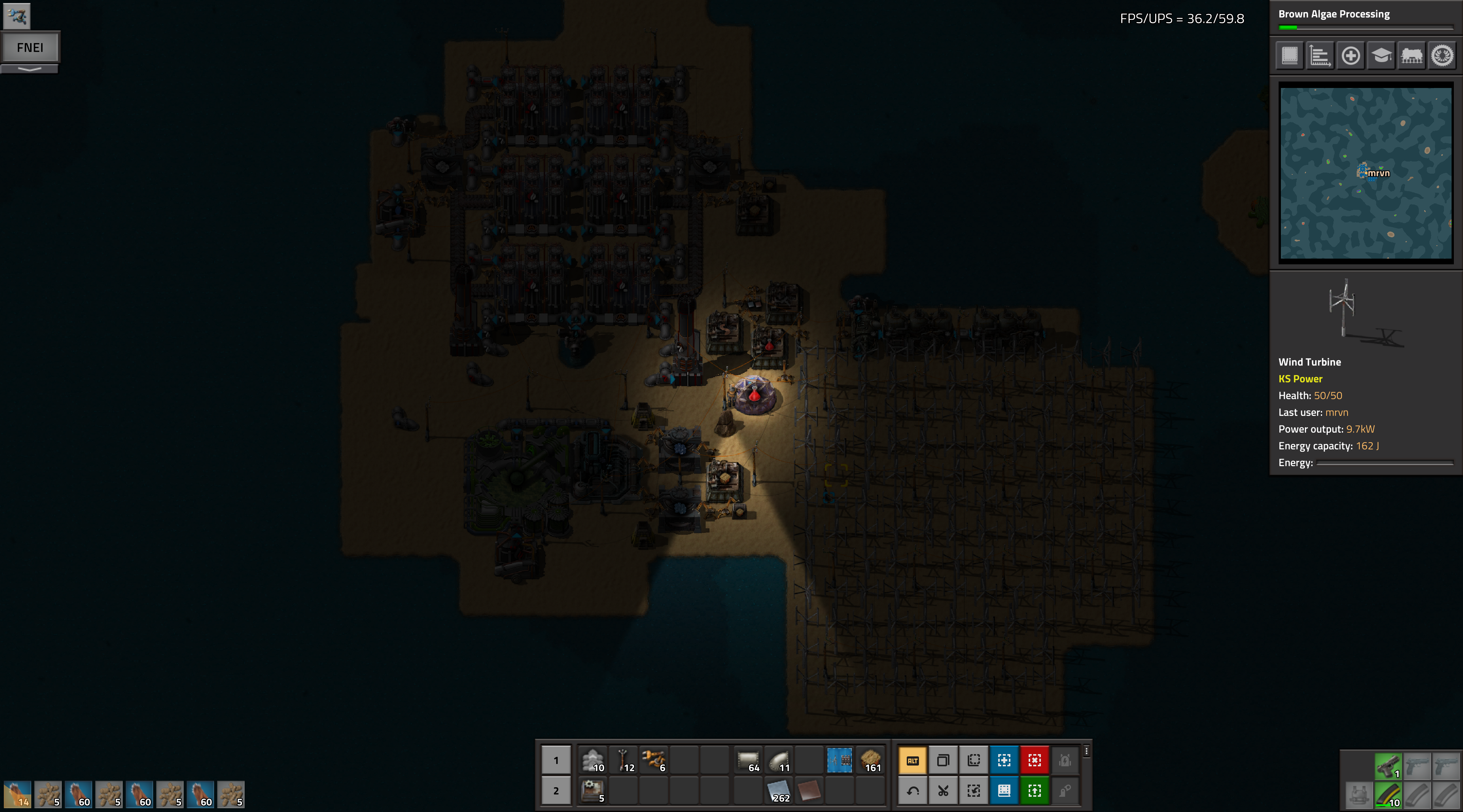
Task: Pick the power pole slot with 12
Action: point(624,760)
